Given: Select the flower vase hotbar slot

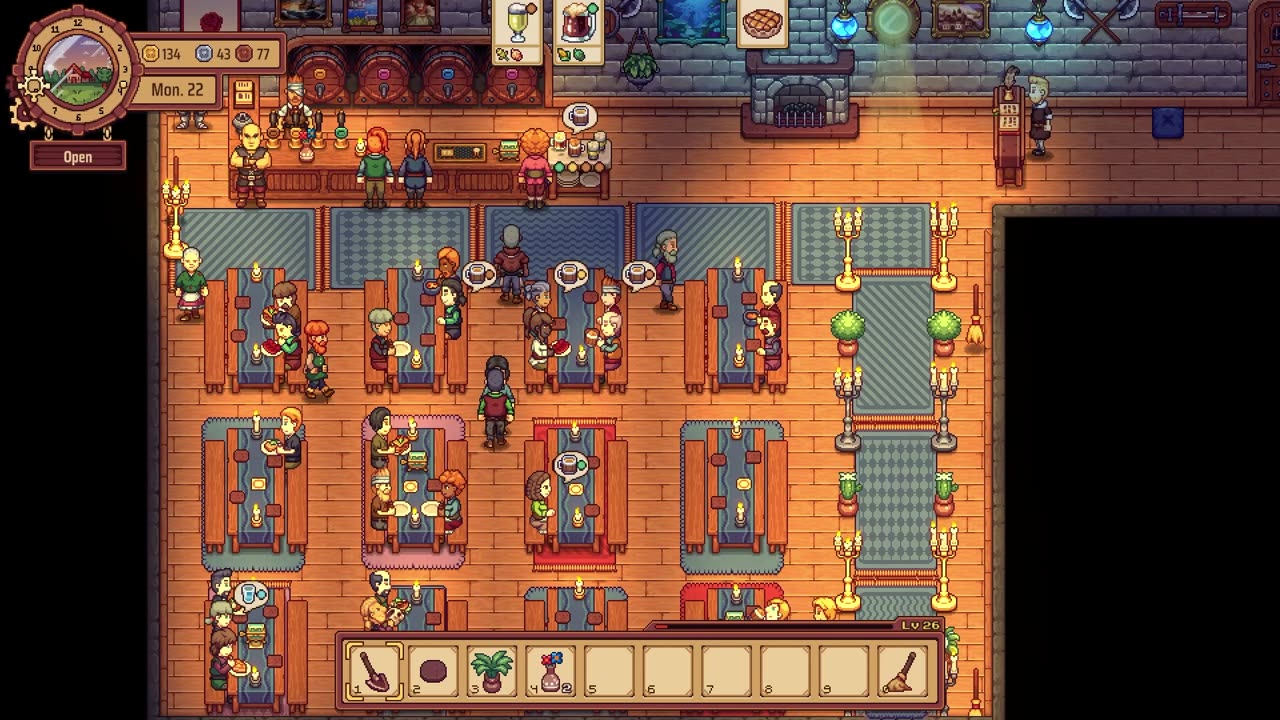Looking at the screenshot, I should (x=550, y=669).
